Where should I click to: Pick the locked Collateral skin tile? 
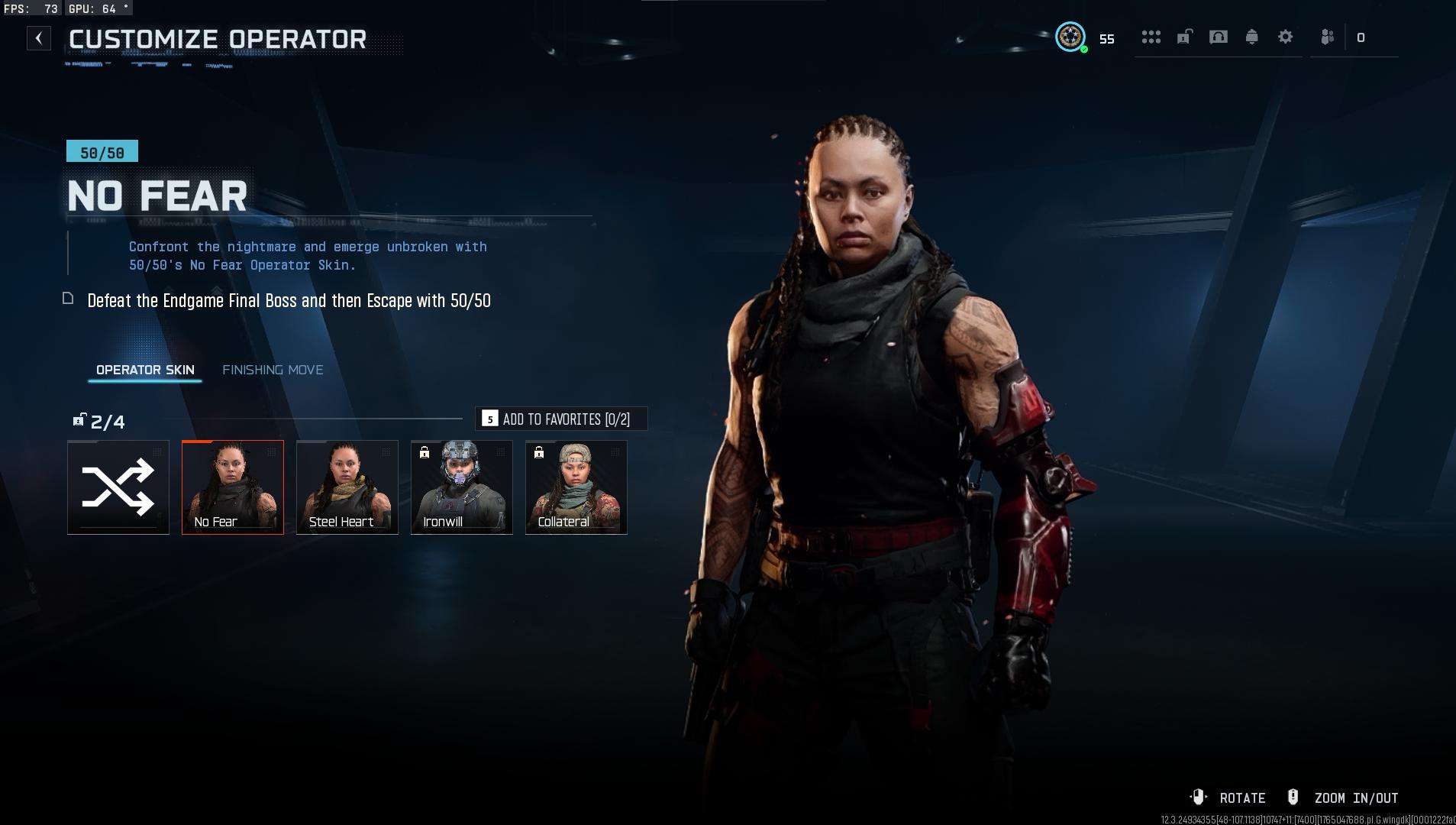tap(576, 487)
